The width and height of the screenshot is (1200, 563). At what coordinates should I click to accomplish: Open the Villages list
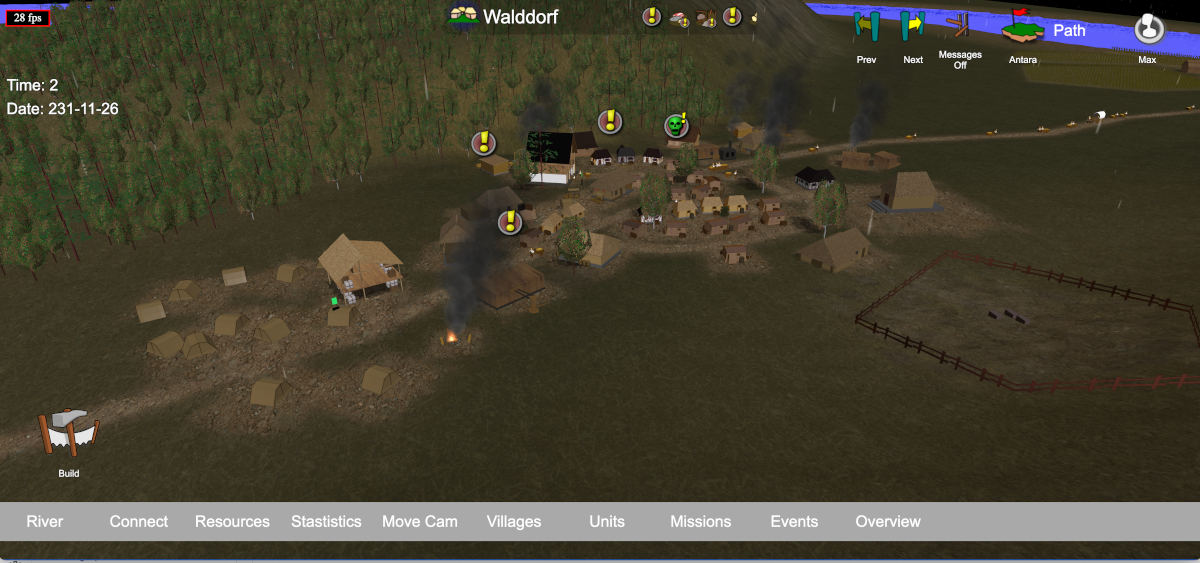514,521
